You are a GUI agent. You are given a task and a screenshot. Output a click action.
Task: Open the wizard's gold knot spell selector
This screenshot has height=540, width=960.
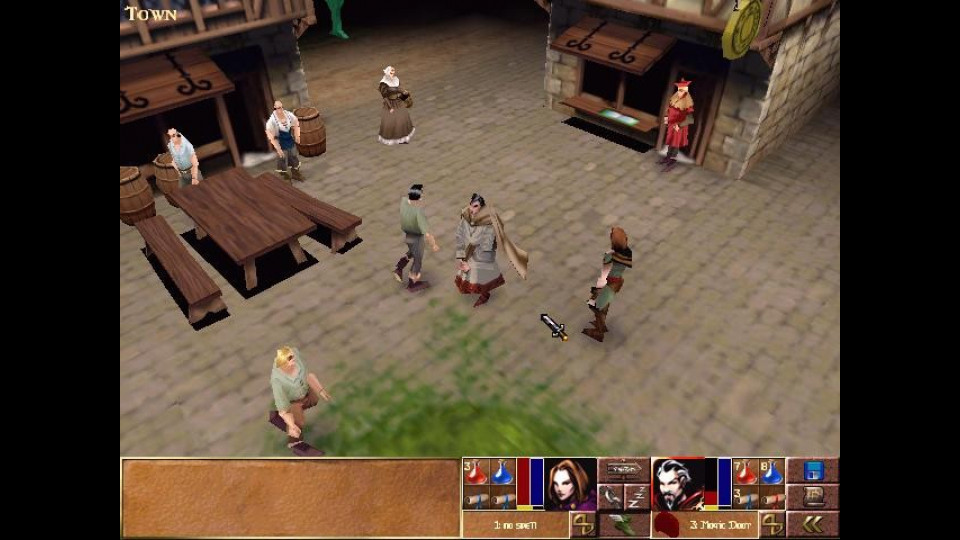[x=771, y=524]
